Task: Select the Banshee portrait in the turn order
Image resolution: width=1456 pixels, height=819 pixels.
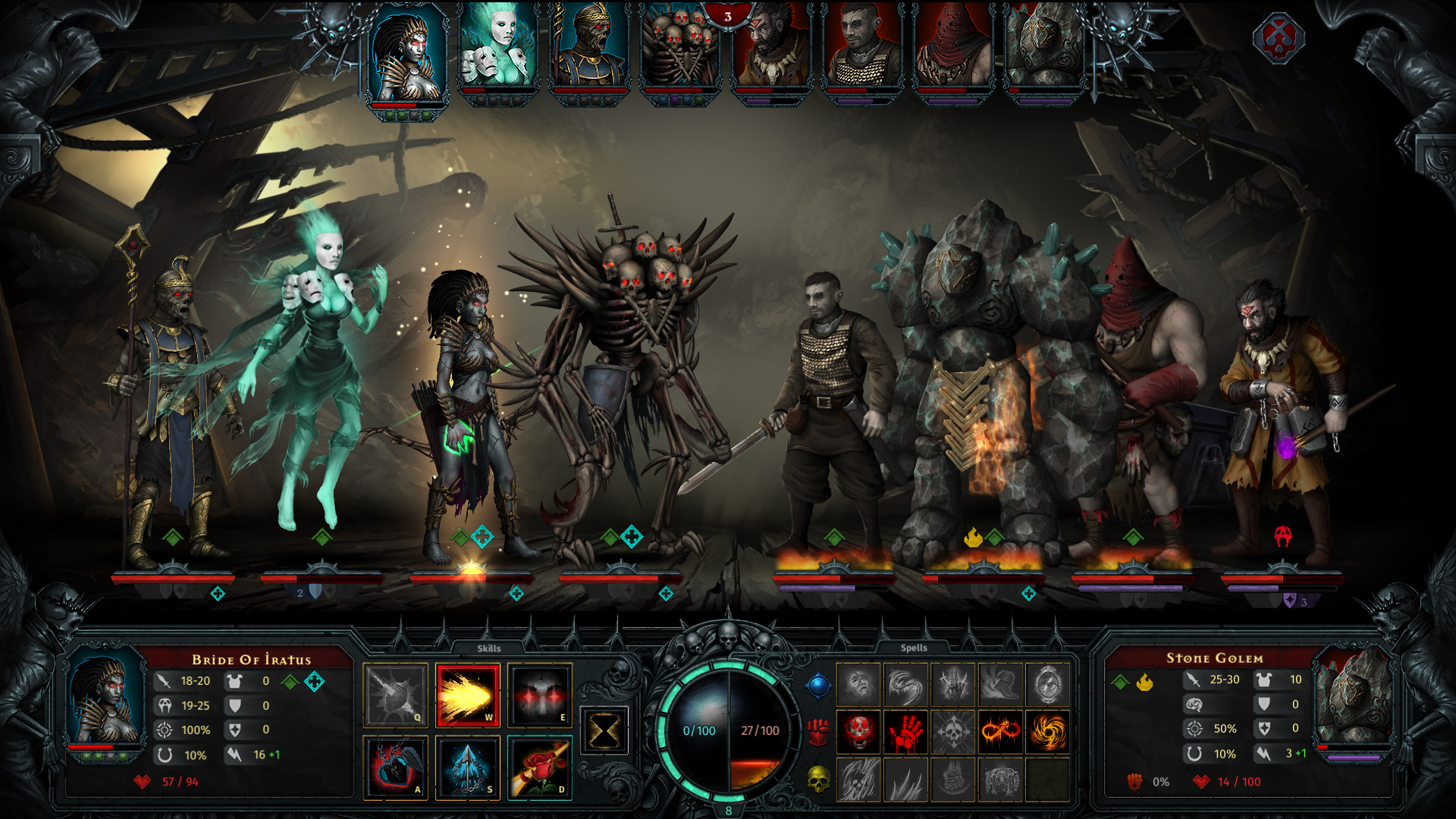Action: (x=497, y=49)
